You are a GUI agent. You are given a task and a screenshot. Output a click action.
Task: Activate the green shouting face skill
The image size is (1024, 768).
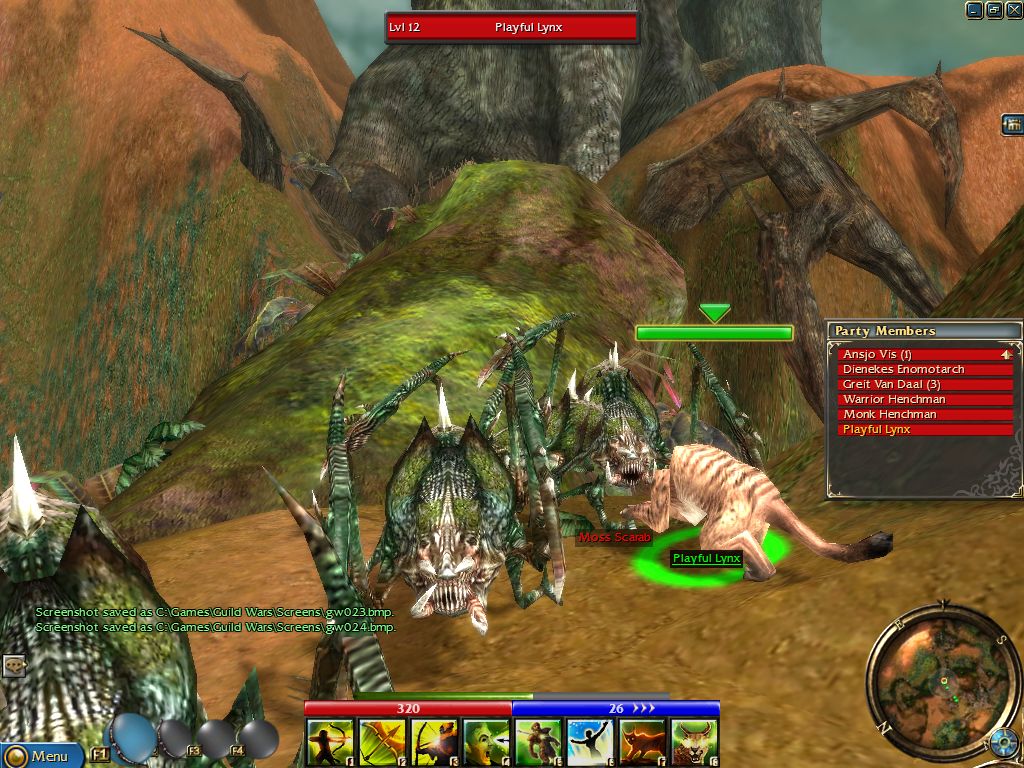click(486, 743)
